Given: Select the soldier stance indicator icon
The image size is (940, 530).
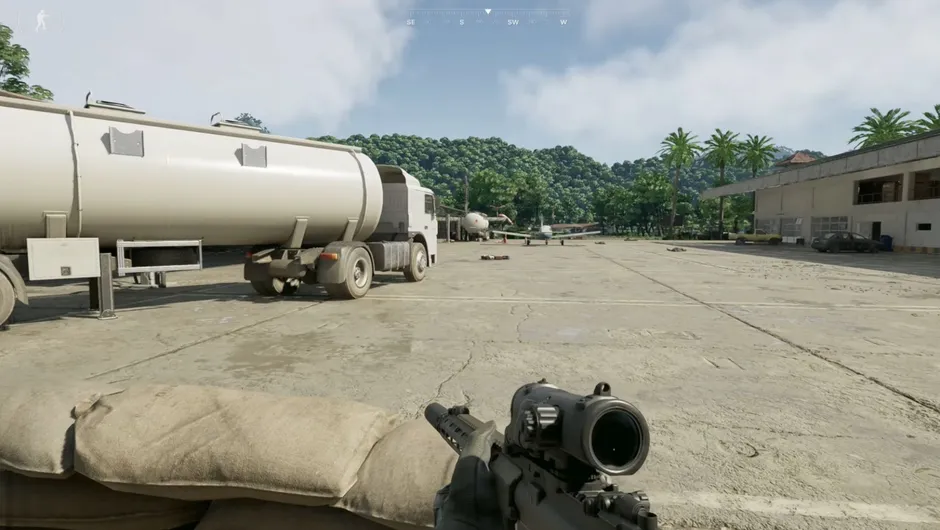Looking at the screenshot, I should (x=42, y=20).
